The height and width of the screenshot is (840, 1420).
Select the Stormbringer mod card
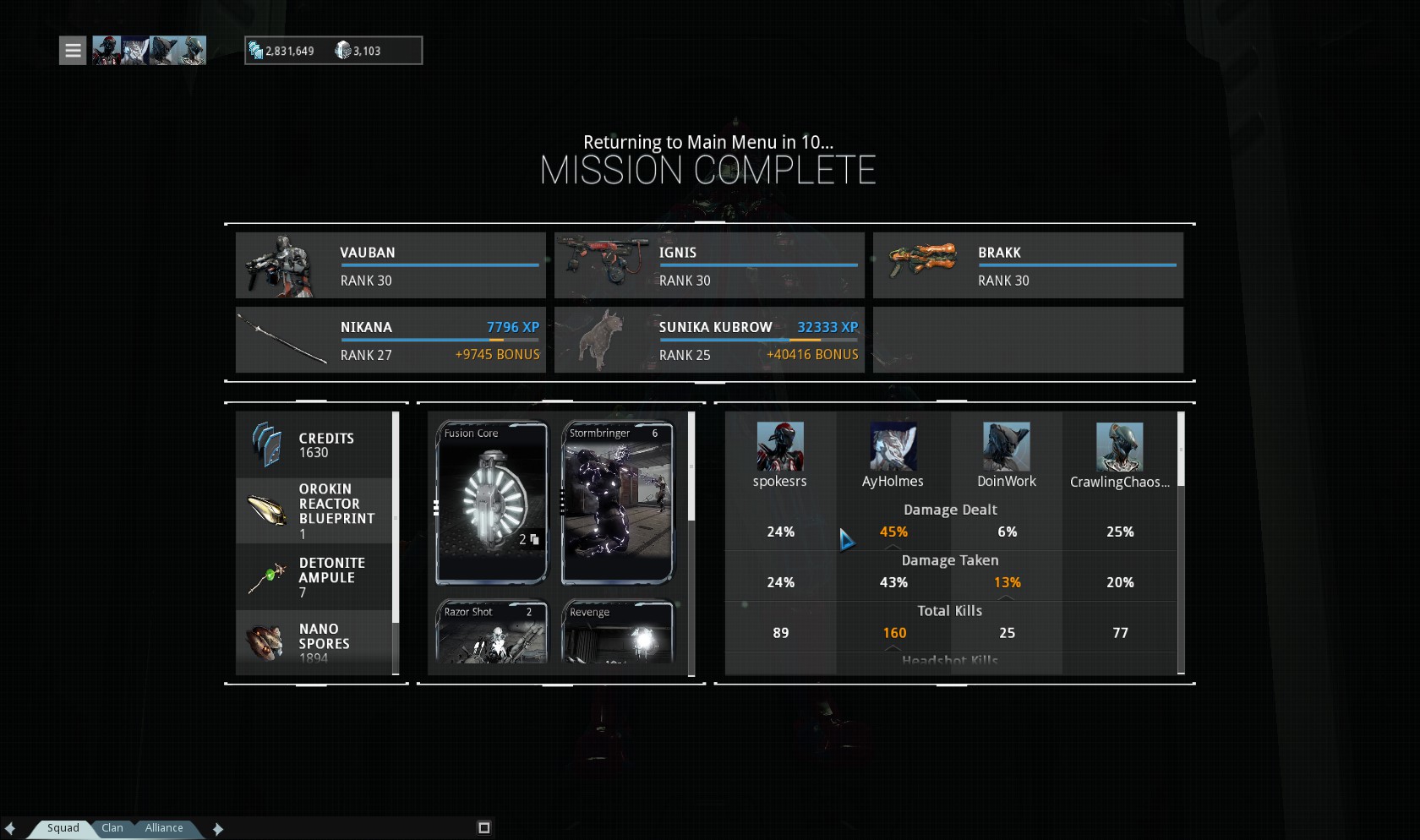tap(617, 503)
